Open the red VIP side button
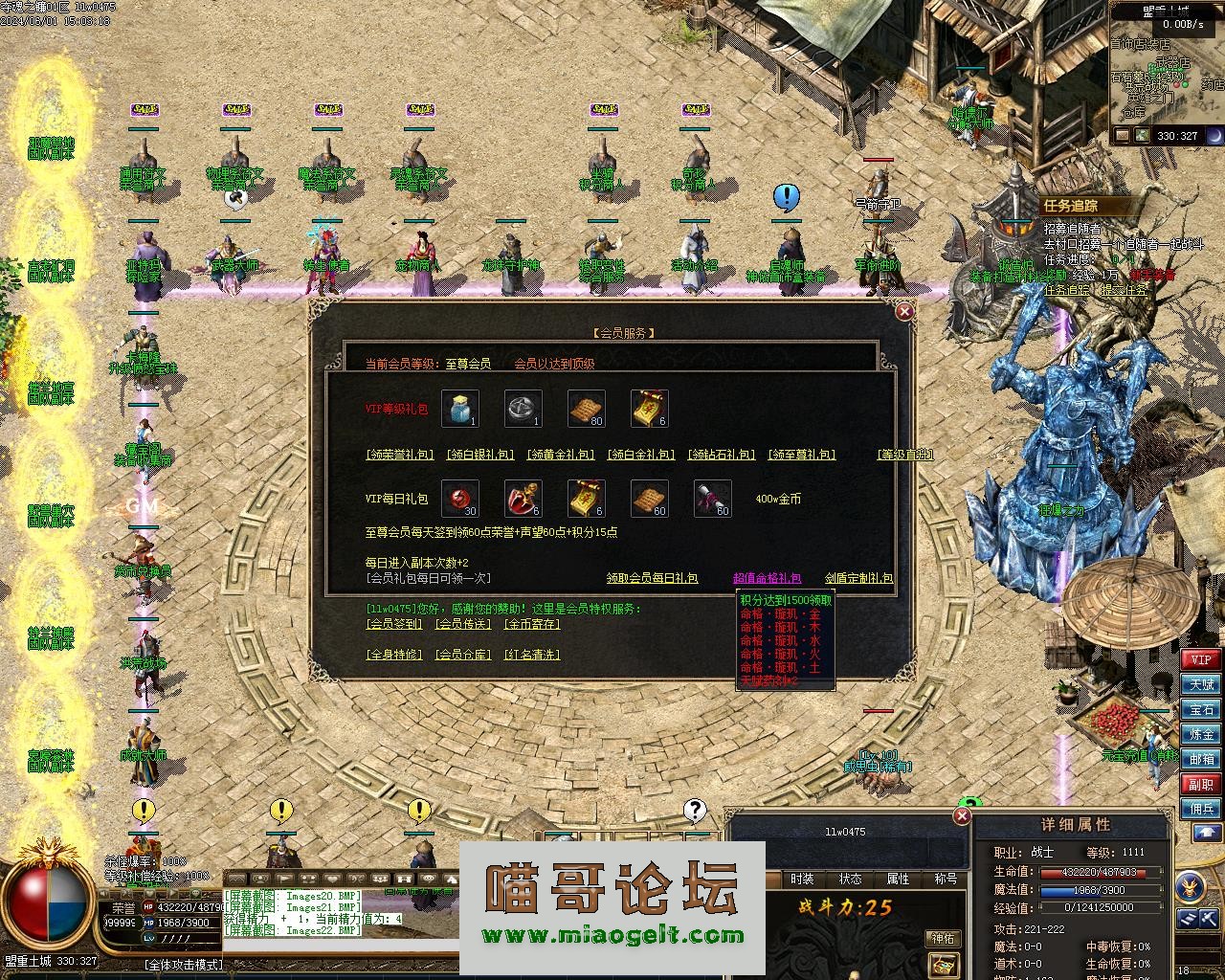This screenshot has height=980, width=1225. [1201, 659]
